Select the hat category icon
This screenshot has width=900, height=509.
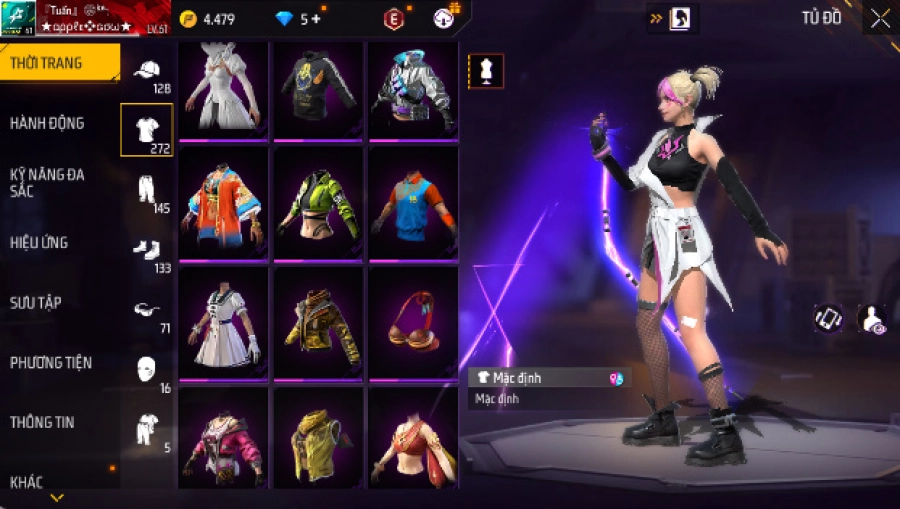tap(147, 70)
